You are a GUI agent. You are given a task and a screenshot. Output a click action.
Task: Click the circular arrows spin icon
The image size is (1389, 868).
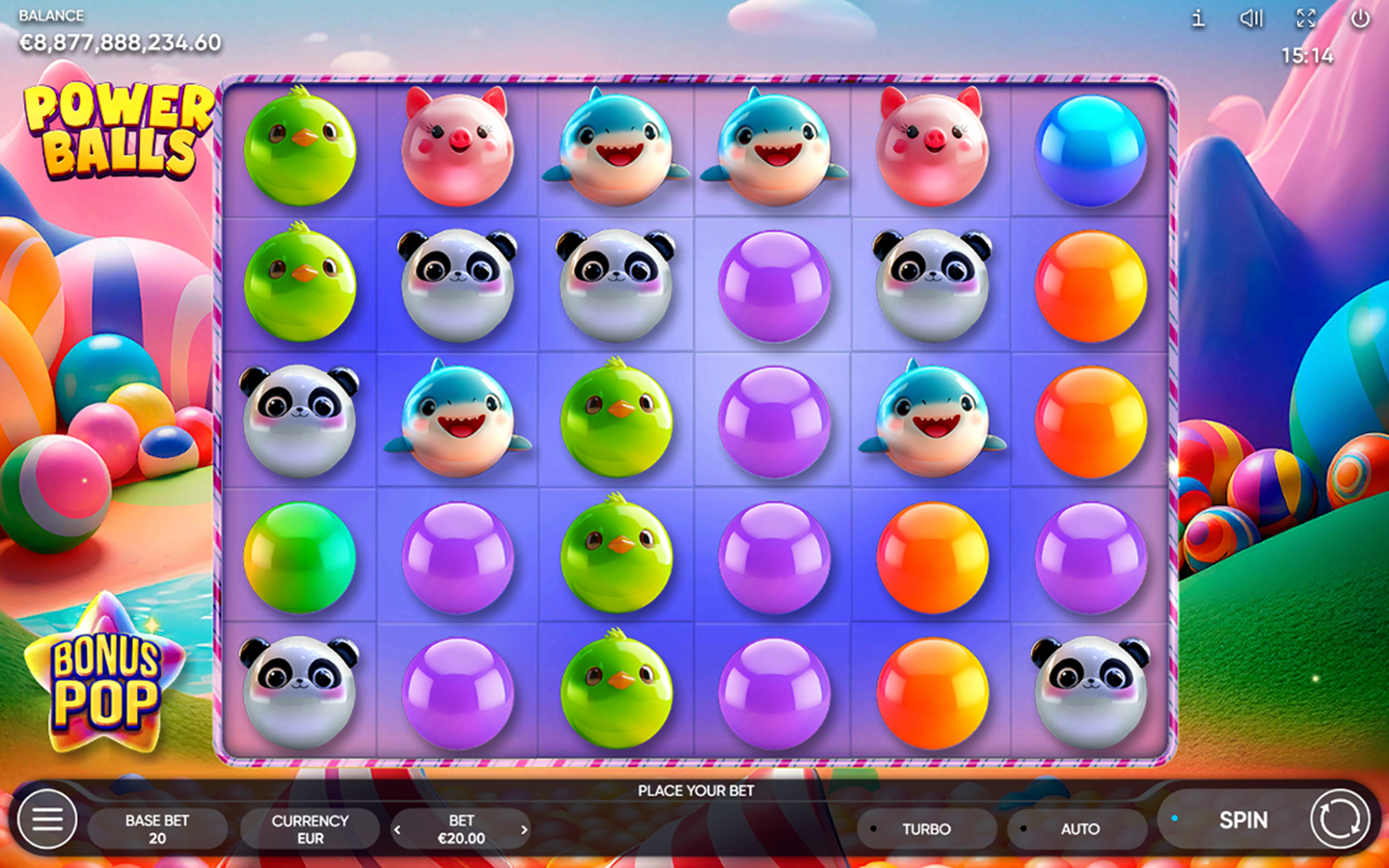(x=1339, y=820)
